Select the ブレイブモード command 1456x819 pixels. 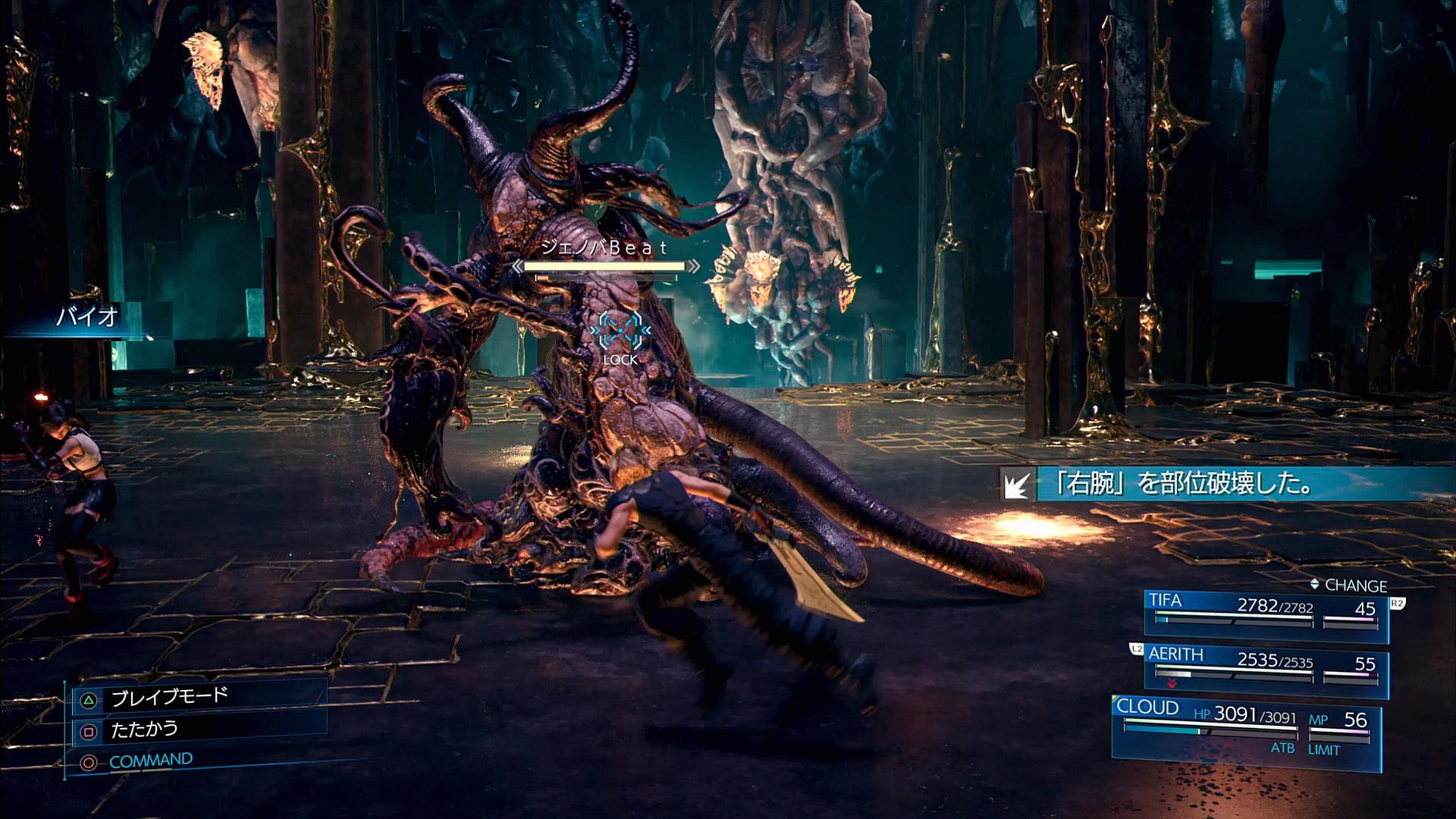(x=169, y=698)
